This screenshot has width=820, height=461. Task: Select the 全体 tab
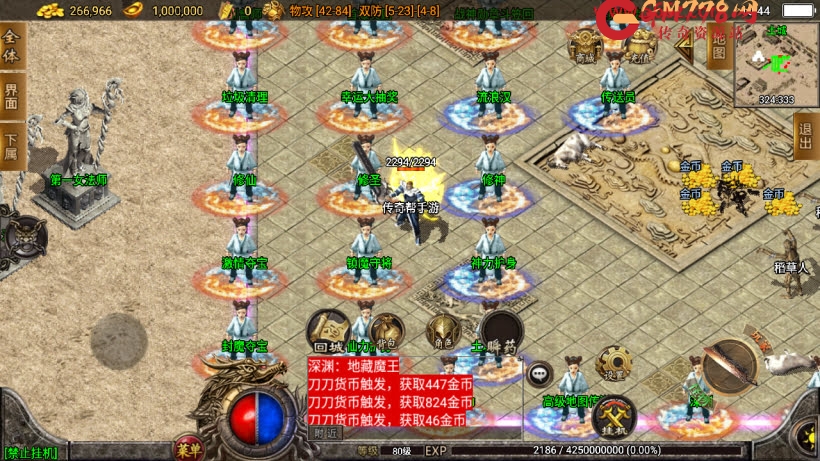tap(12, 47)
